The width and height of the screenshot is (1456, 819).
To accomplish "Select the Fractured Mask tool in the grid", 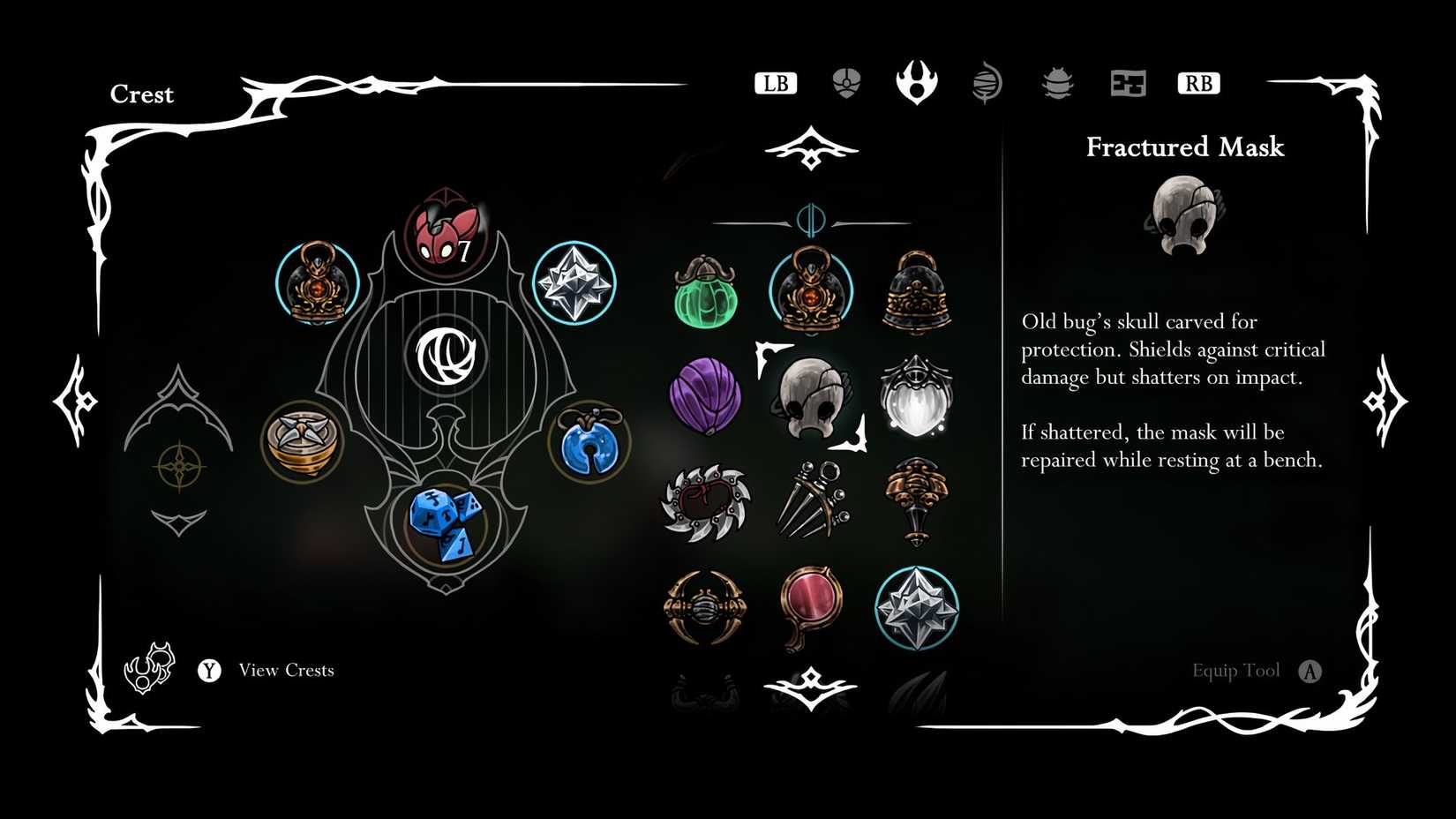I will tap(812, 395).
